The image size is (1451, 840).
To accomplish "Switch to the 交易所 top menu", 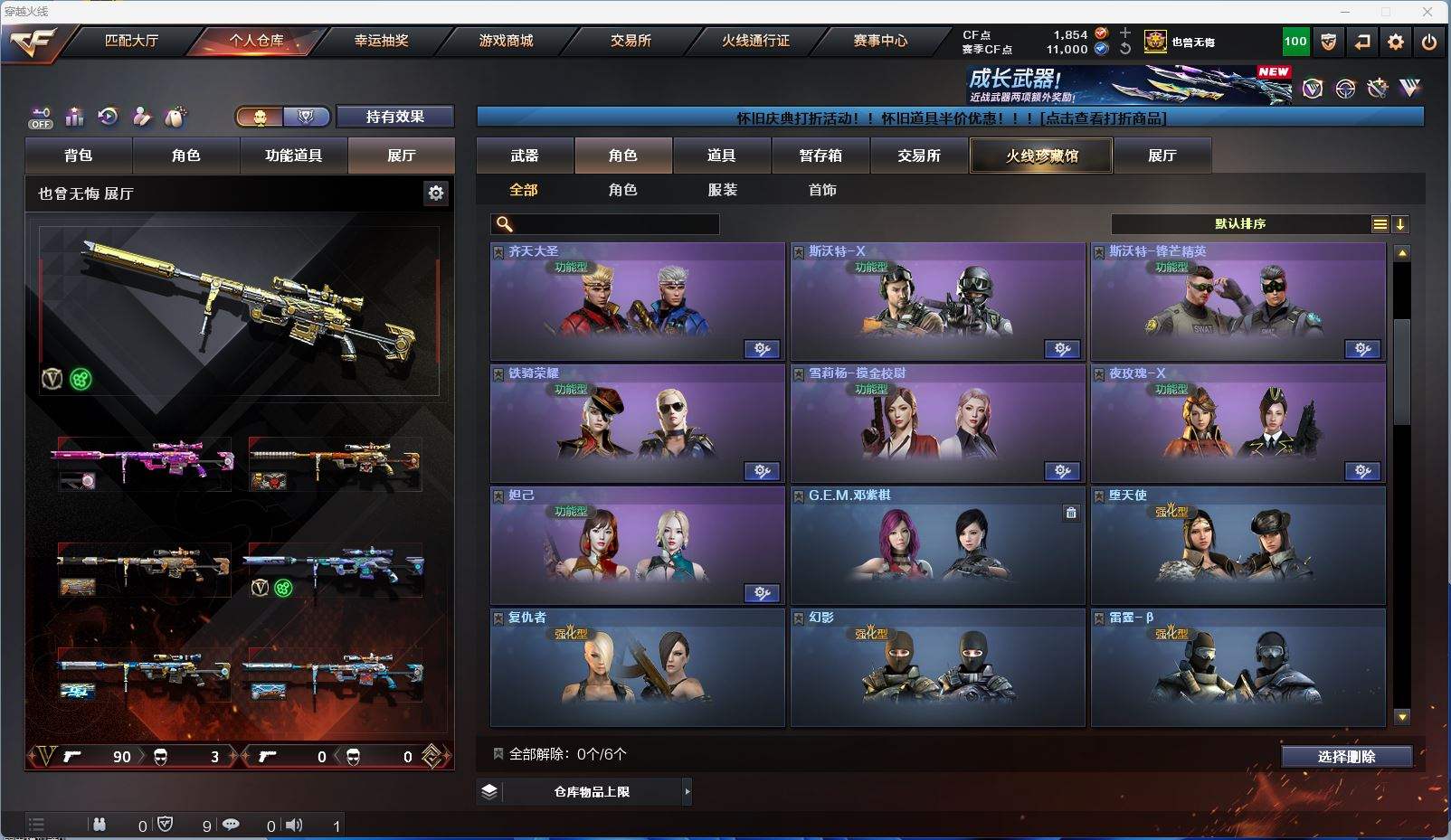I will coord(631,41).
